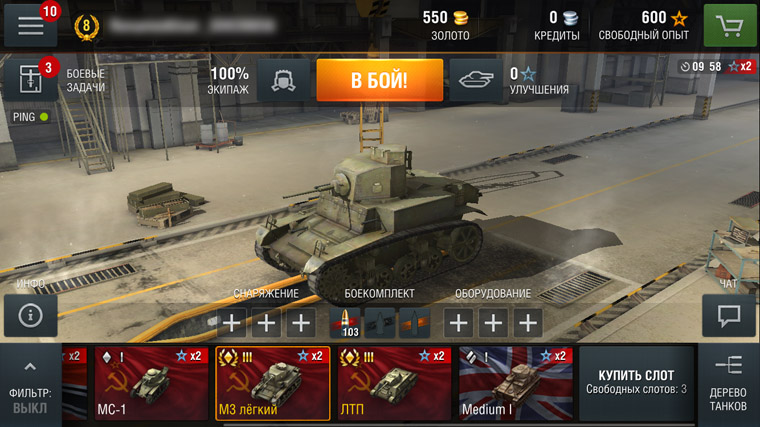The image size is (760, 427).
Task: Buy a garage slot via Купить слот
Action: pos(636,383)
